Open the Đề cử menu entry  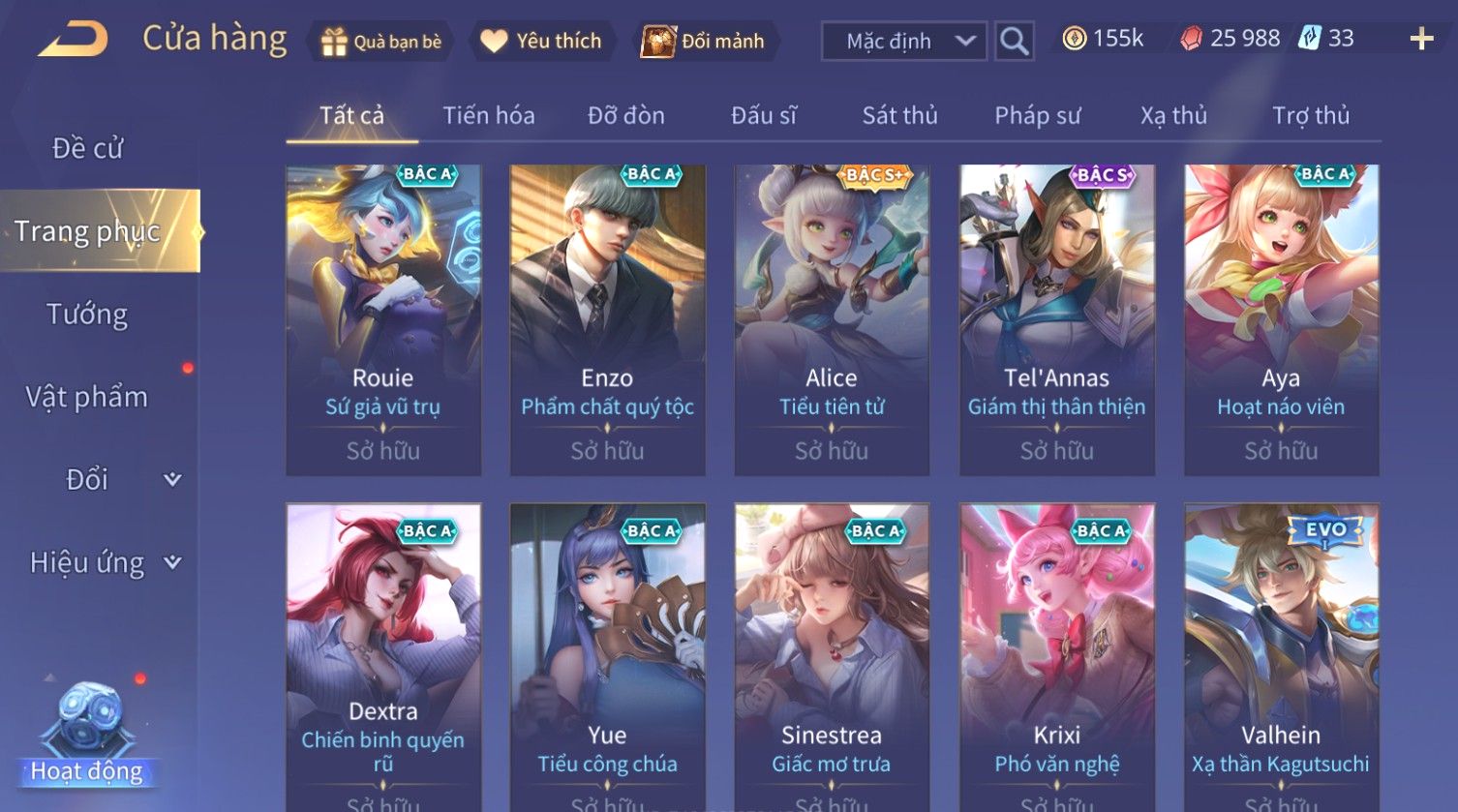click(87, 148)
